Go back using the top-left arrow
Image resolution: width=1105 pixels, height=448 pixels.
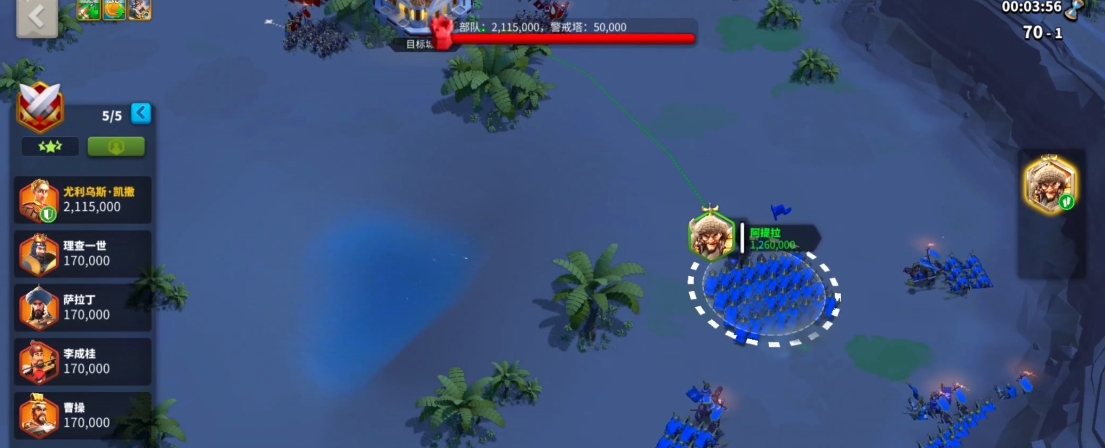click(x=36, y=18)
